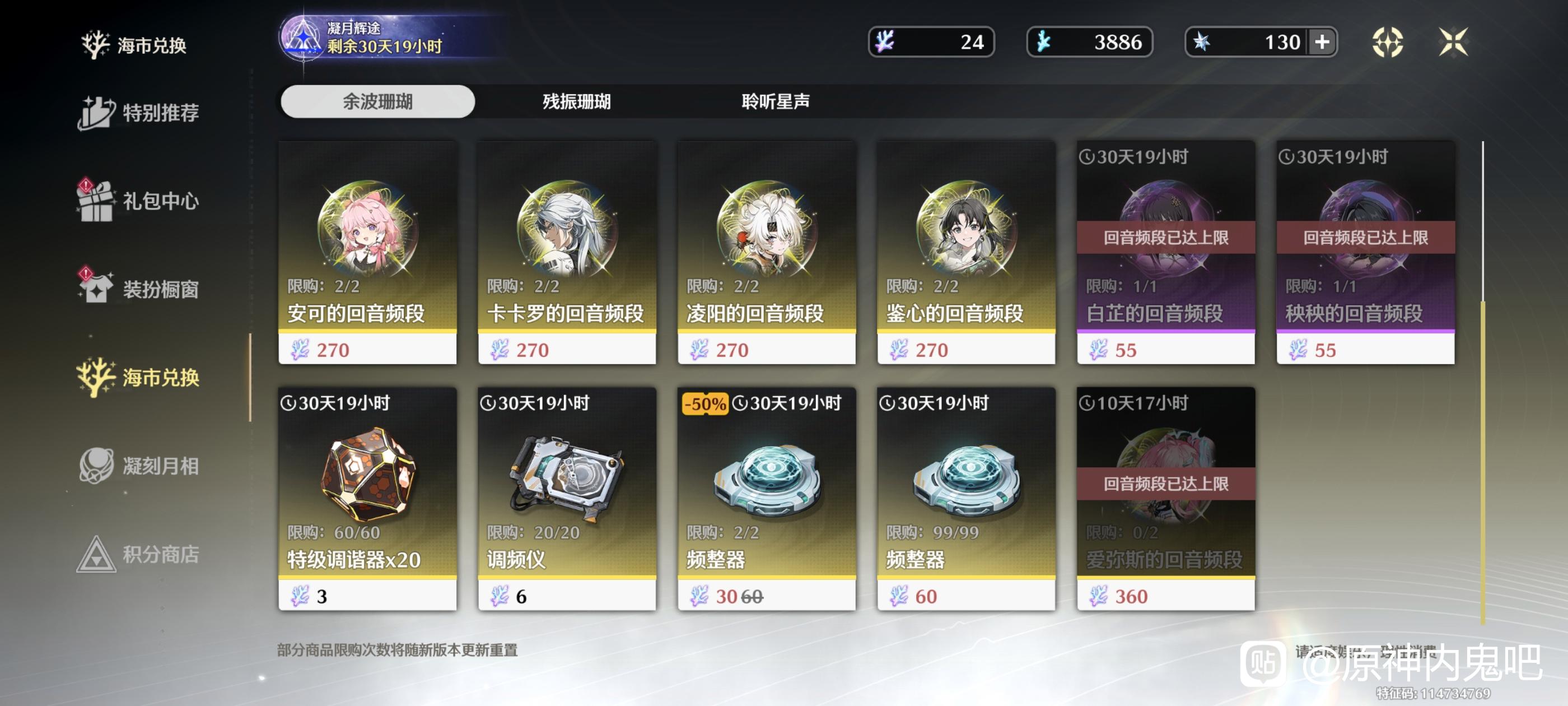The image size is (1568, 706).
Task: Select the 余波珊瑚 tab
Action: (x=377, y=101)
